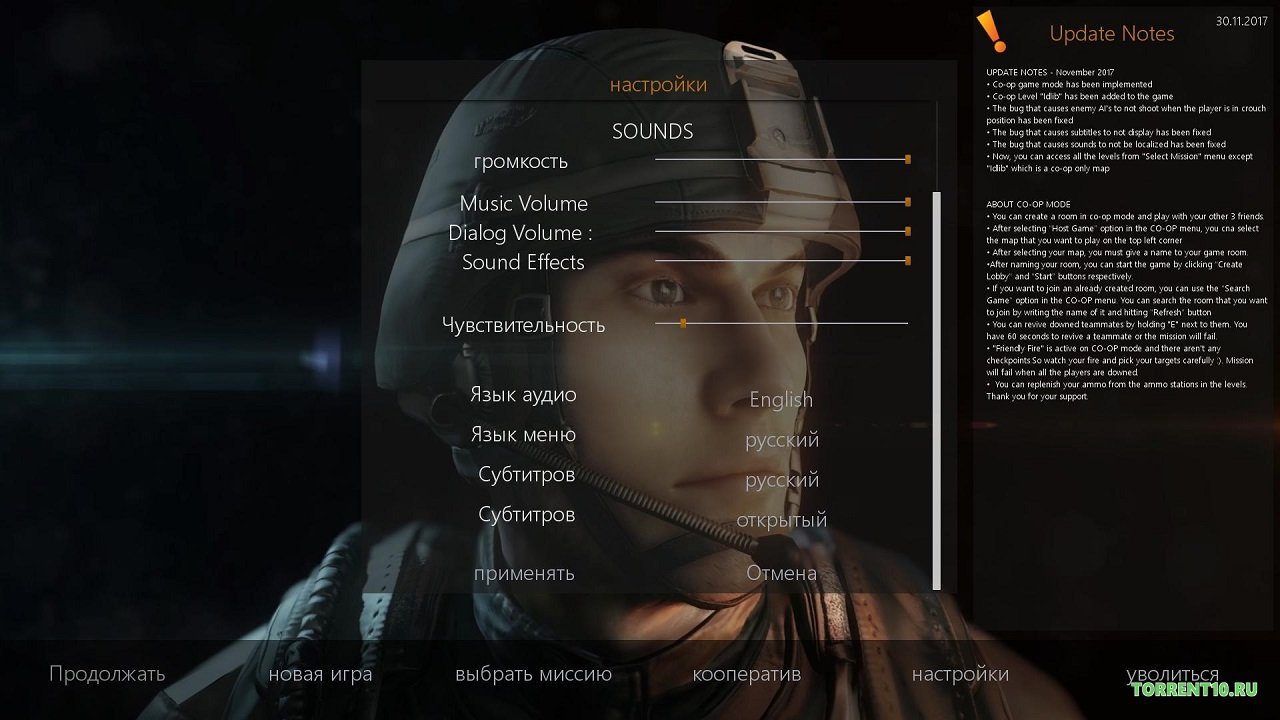
Task: Change the Dialog Volume slider
Action: click(907, 231)
